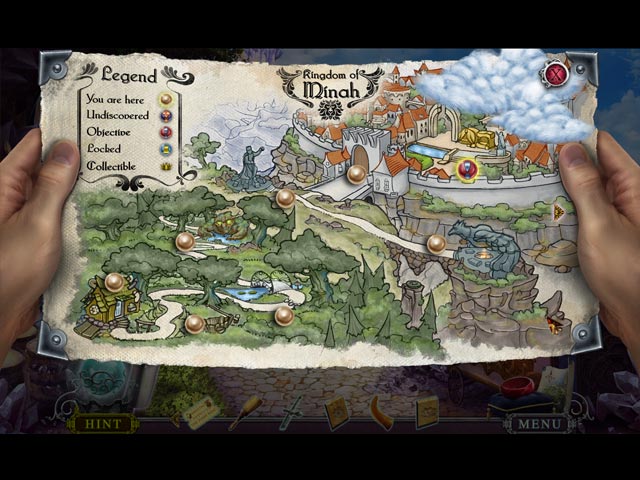Choose the curved horn inventory item
Screen dimensions: 640x480
tap(380, 411)
